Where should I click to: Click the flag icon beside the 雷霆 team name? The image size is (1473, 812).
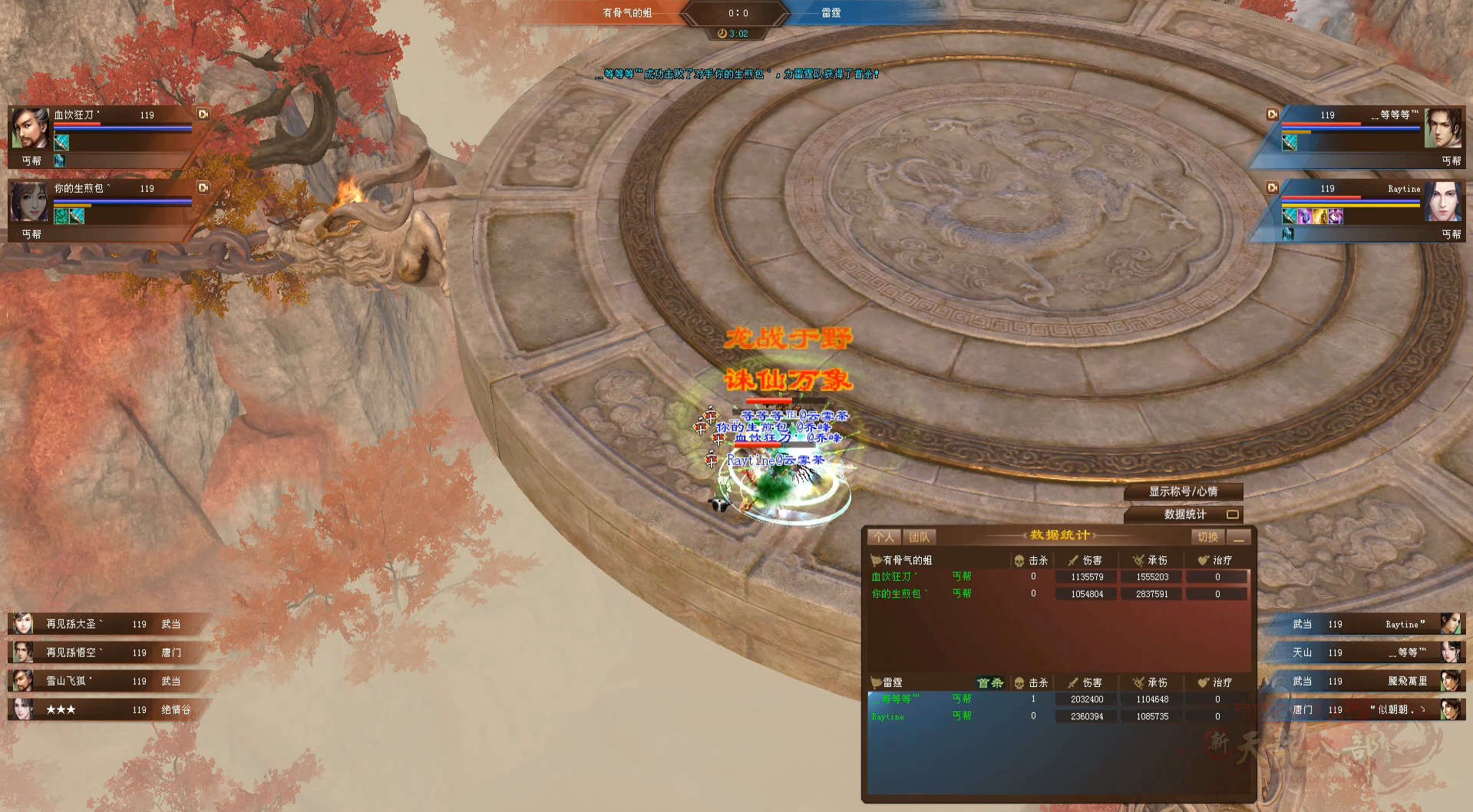874,682
